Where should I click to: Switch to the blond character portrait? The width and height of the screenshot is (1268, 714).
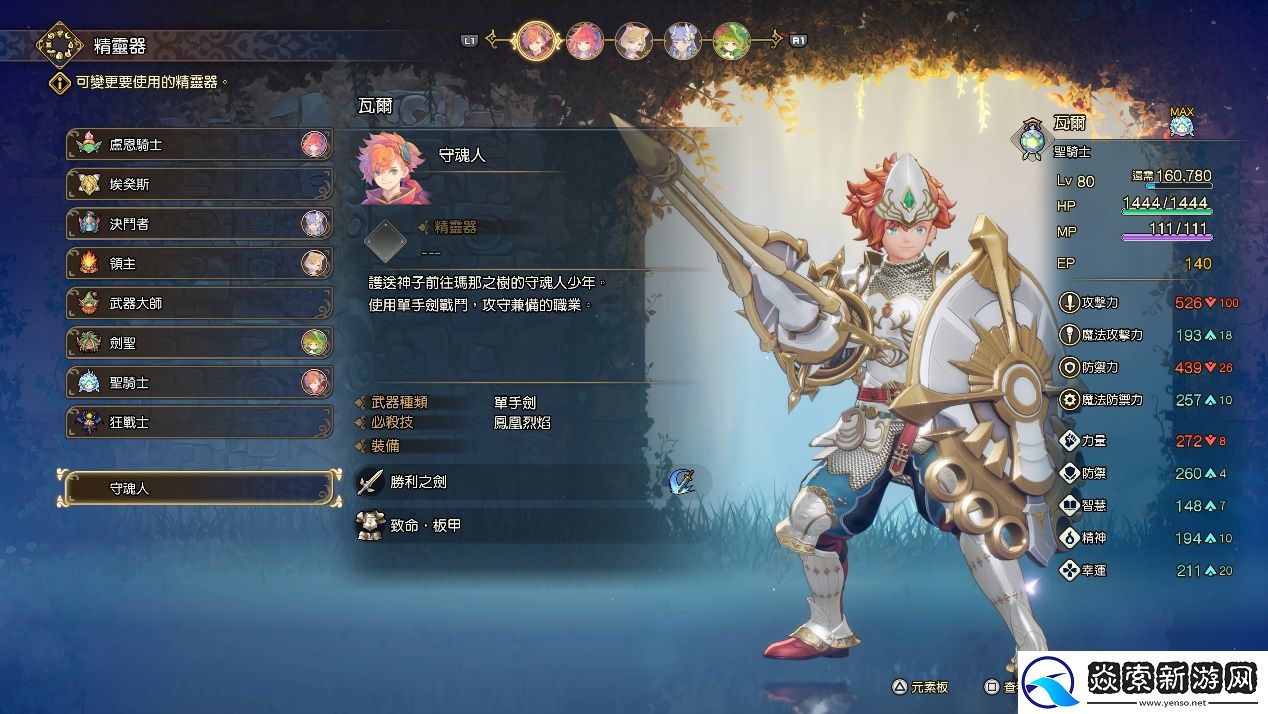coord(633,41)
